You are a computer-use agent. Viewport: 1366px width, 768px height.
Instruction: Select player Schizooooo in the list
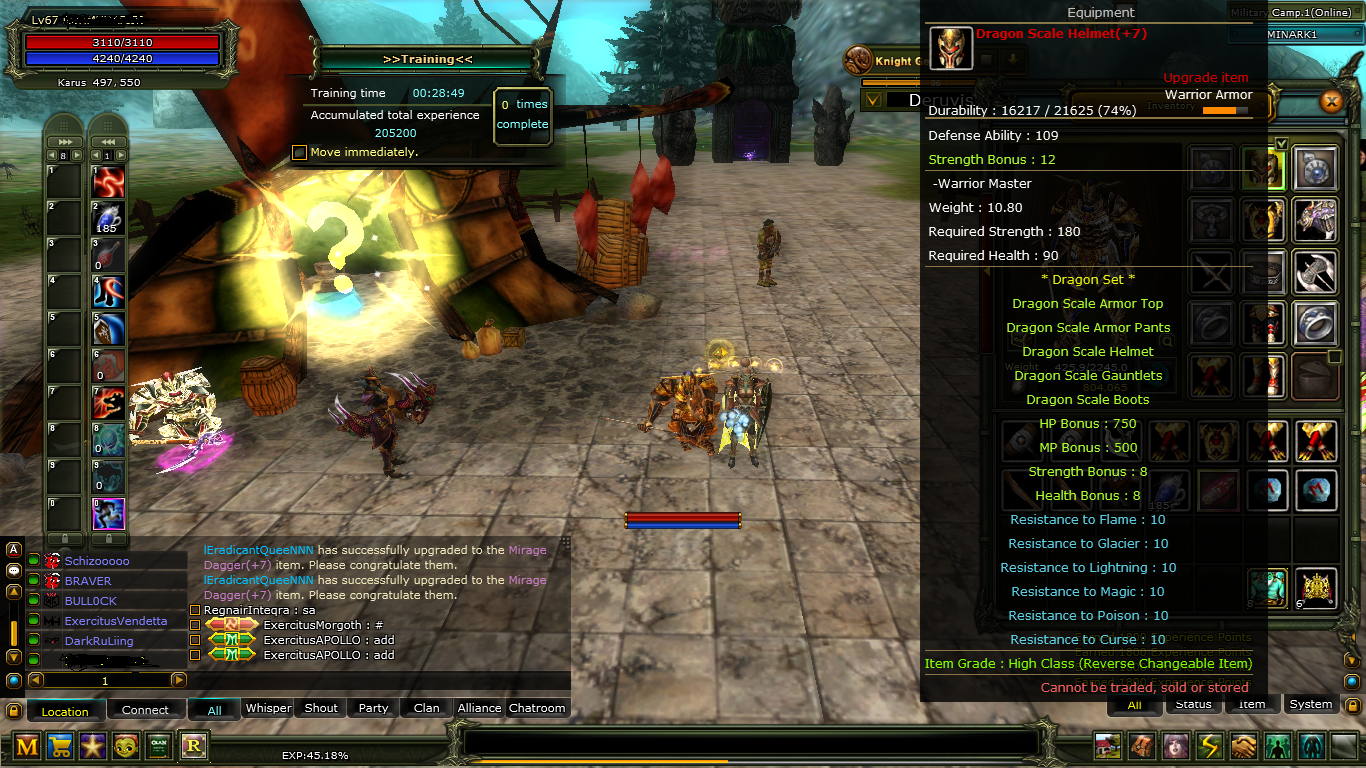coord(97,561)
